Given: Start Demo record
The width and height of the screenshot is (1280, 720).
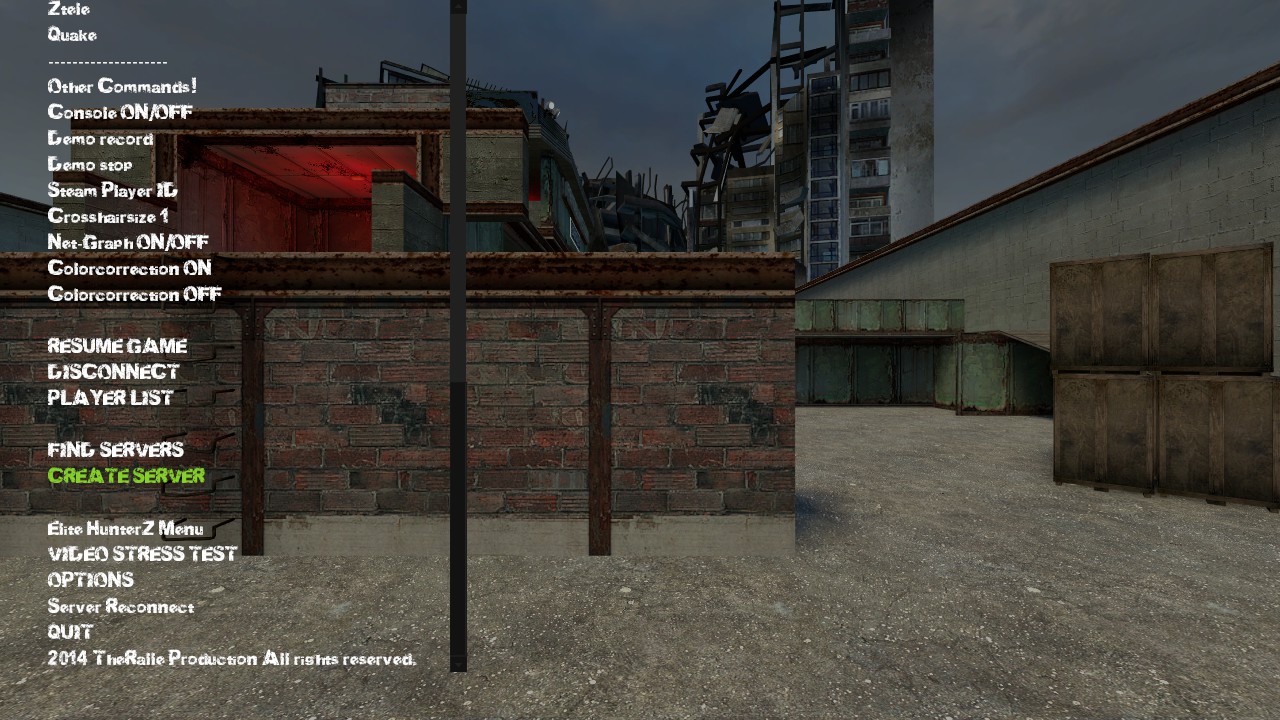Looking at the screenshot, I should (x=100, y=139).
